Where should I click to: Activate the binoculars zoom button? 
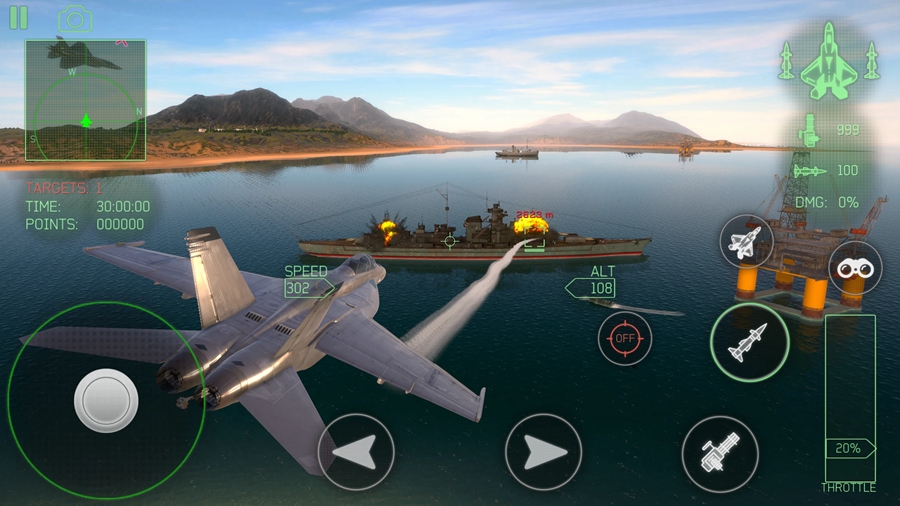[855, 267]
